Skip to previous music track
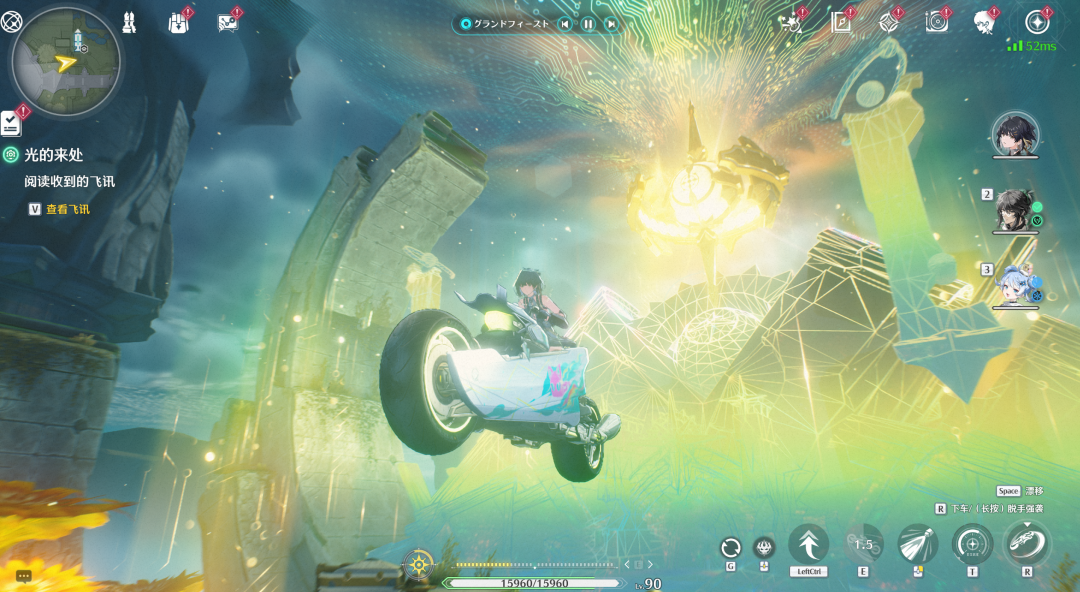Screen dimensions: 1080x592 (x=565, y=24)
